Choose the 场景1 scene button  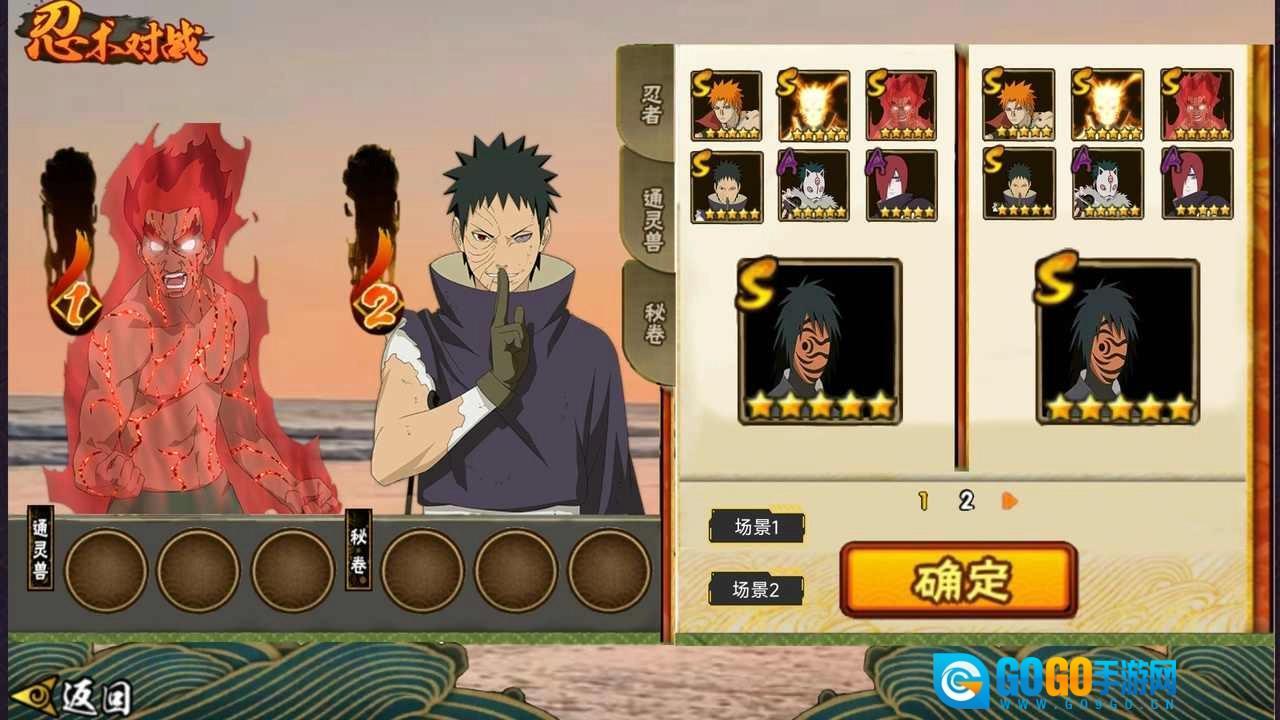[757, 527]
